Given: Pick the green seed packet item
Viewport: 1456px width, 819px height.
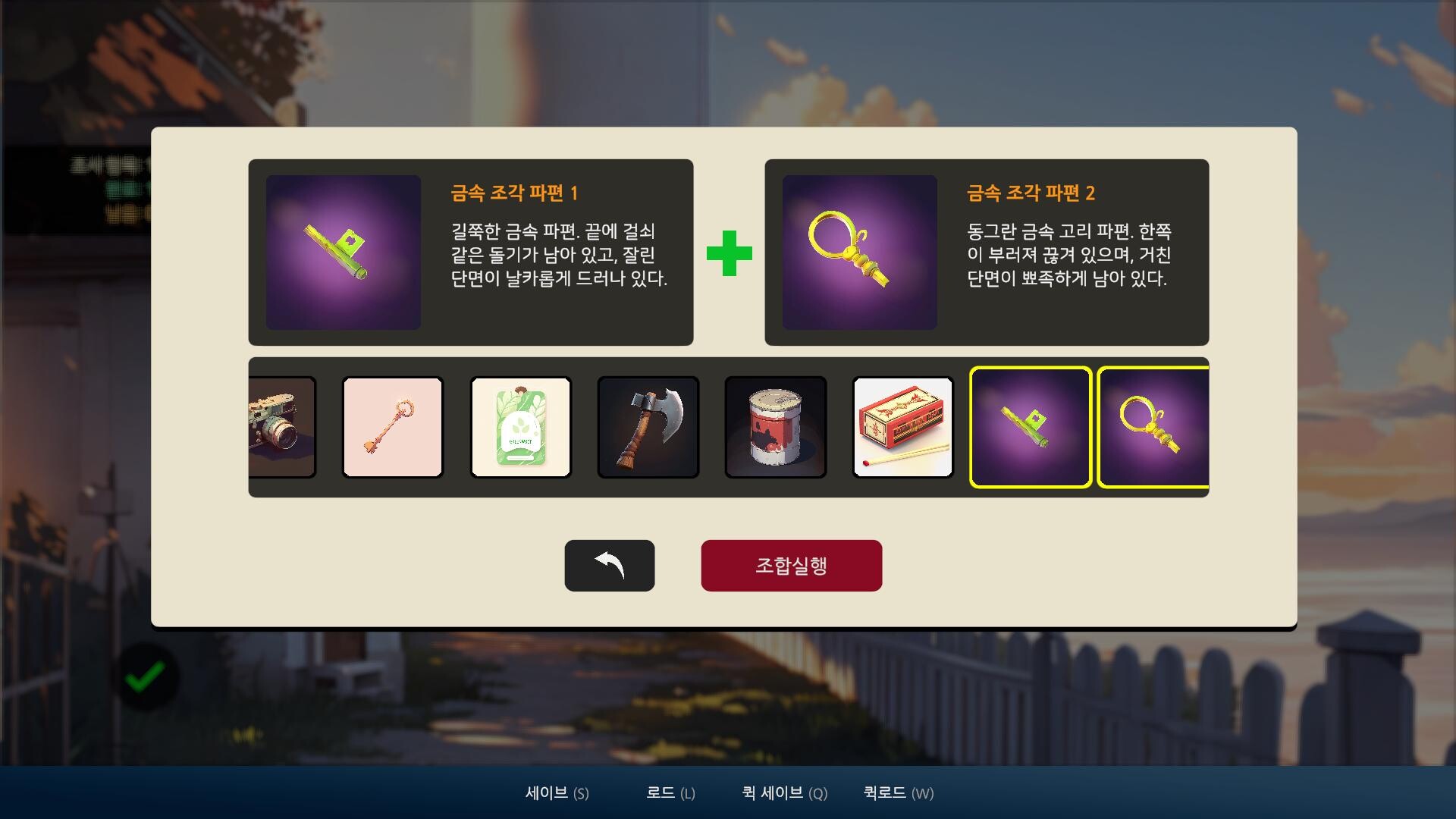Looking at the screenshot, I should 520,427.
